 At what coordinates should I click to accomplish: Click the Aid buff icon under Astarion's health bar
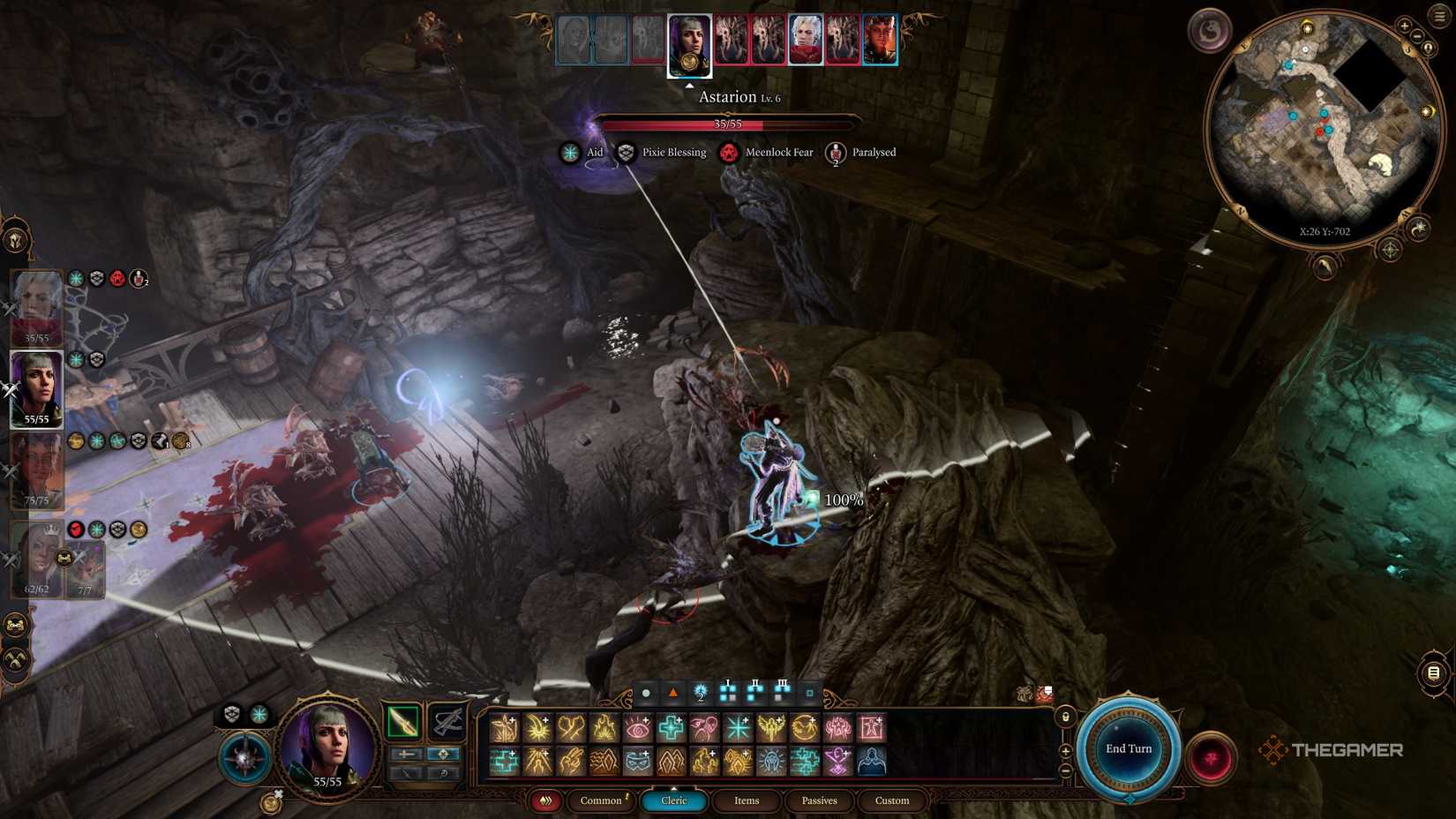(570, 152)
